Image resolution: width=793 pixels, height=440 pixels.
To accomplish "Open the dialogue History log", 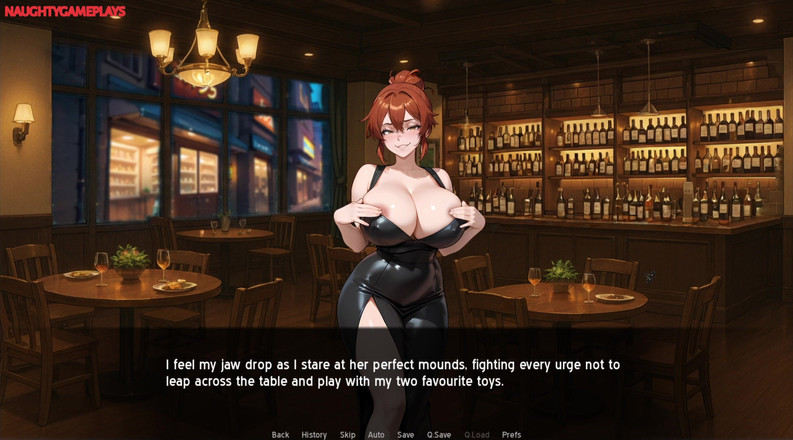I will [314, 435].
